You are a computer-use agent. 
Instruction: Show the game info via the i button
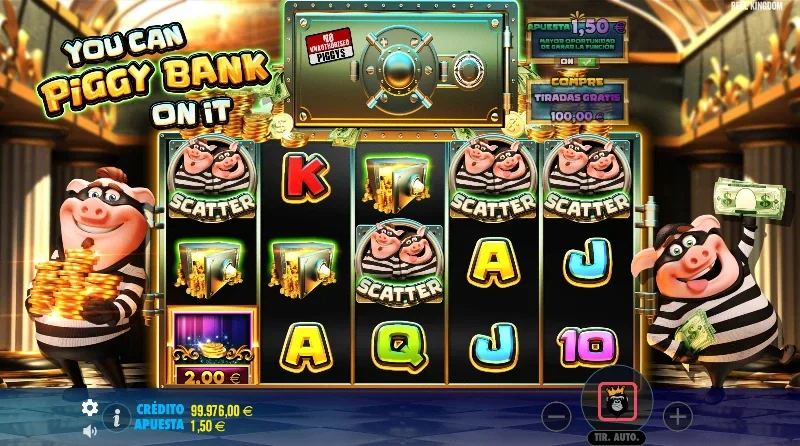tap(117, 417)
